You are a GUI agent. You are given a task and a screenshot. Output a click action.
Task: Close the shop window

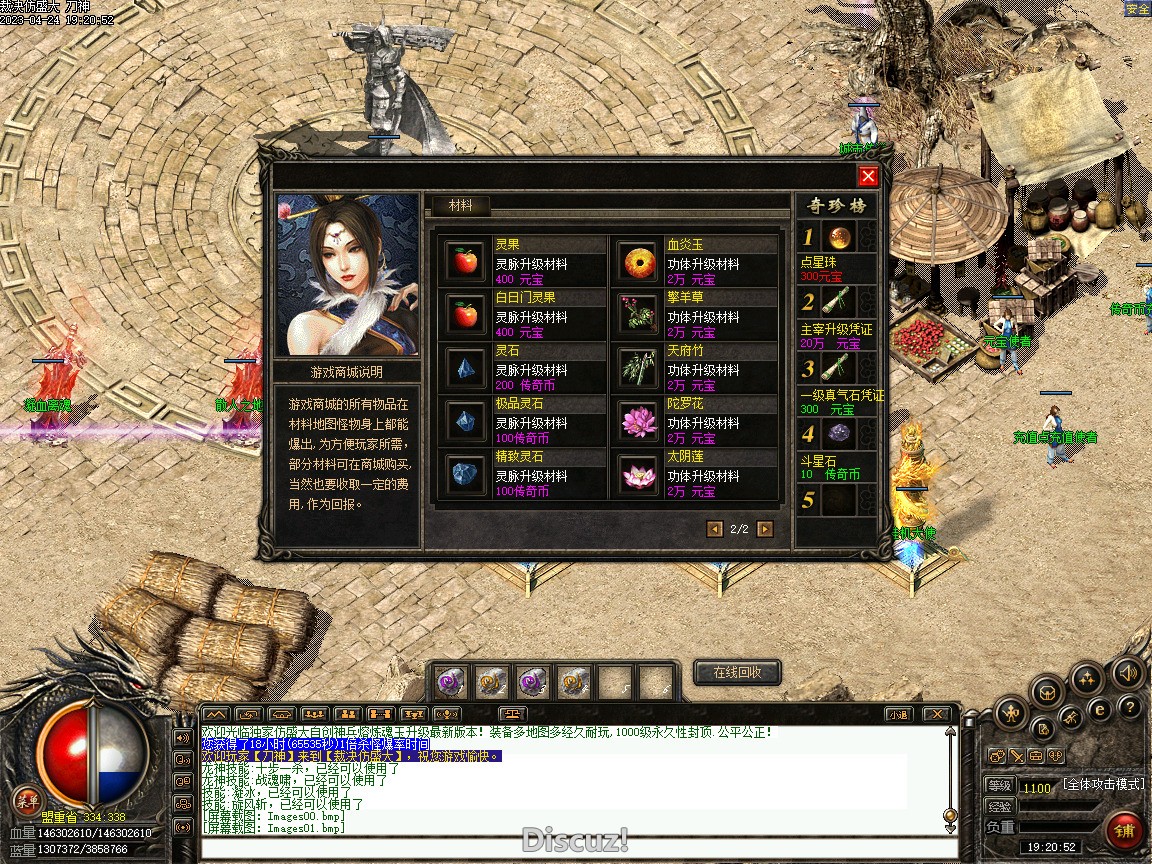(868, 177)
